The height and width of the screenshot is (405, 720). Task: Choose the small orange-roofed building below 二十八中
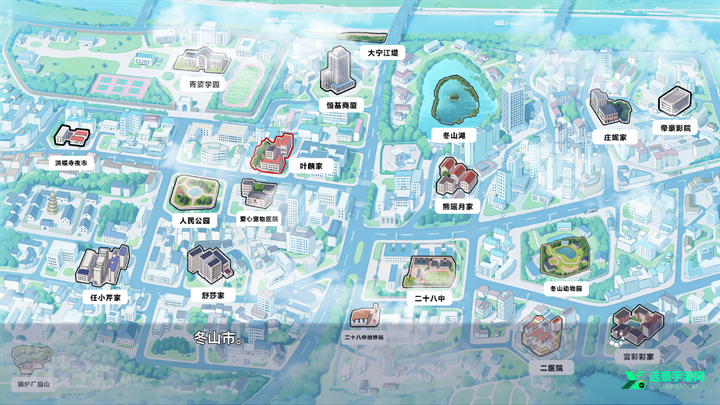tap(363, 318)
